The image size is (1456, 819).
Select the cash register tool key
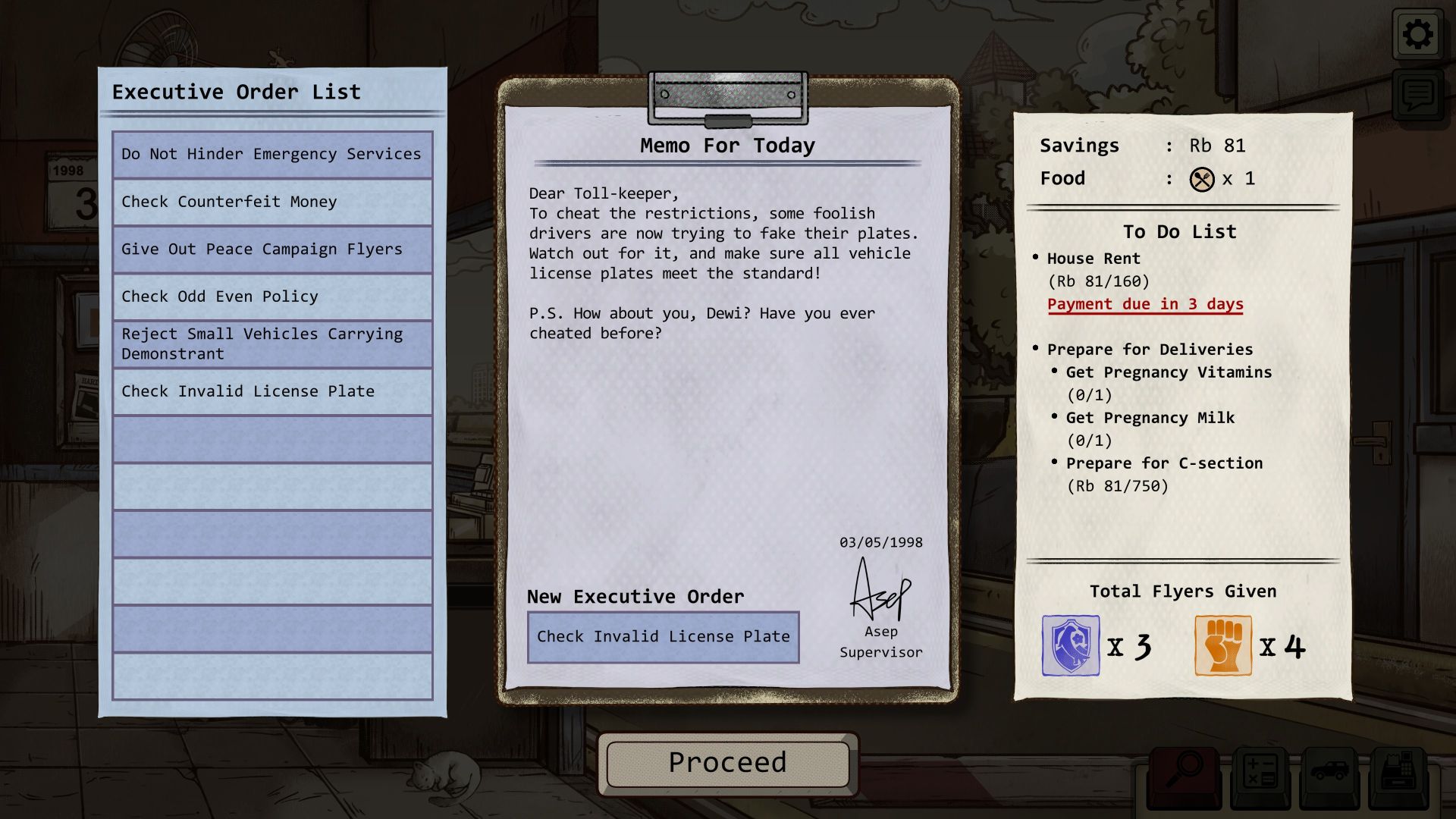click(x=1399, y=775)
